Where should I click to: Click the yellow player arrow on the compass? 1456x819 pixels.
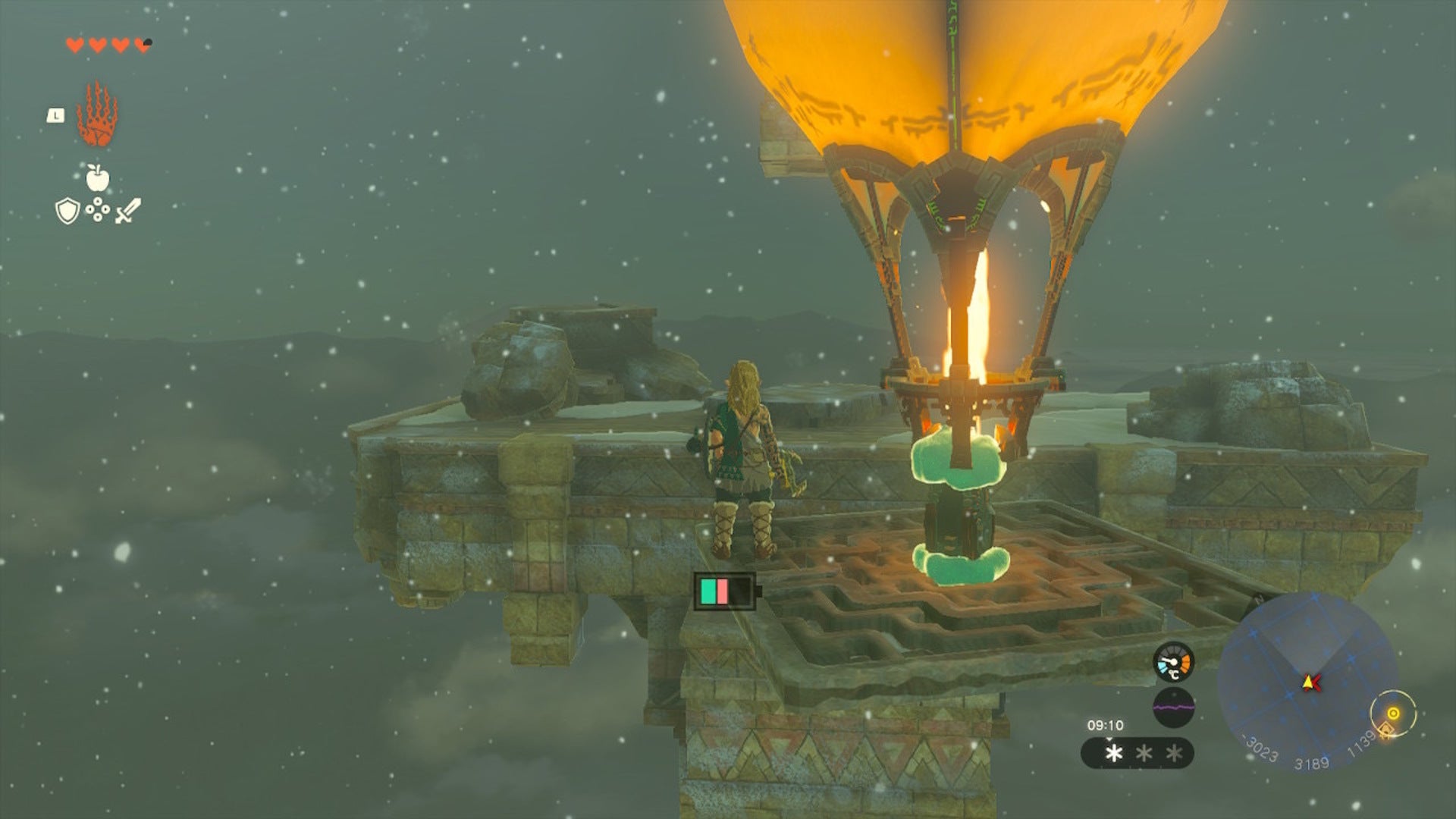click(x=1310, y=682)
